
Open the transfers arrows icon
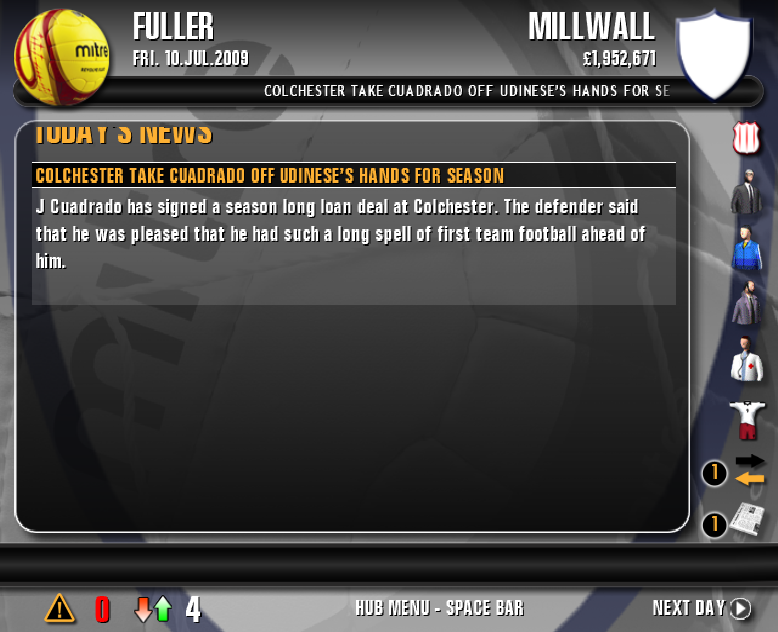tap(749, 470)
